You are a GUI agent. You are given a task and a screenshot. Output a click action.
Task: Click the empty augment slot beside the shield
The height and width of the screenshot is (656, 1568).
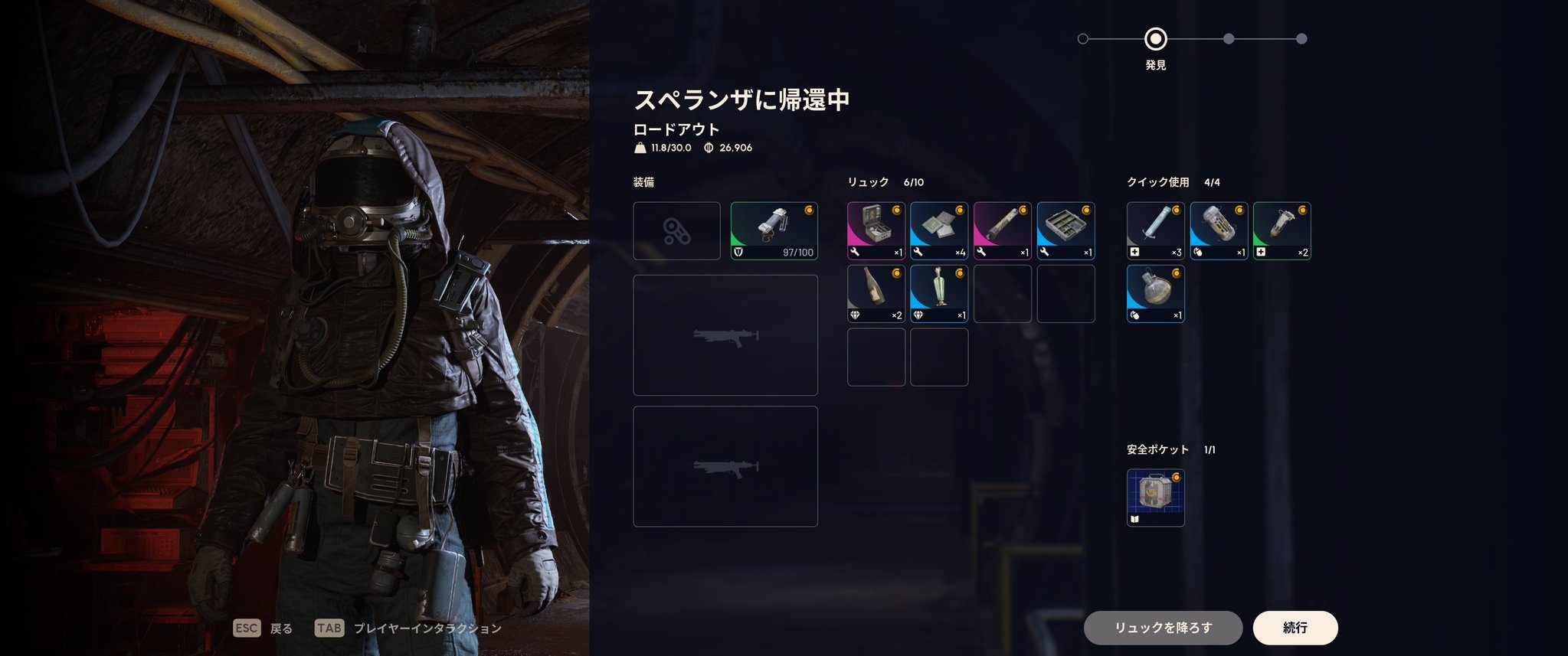676,230
